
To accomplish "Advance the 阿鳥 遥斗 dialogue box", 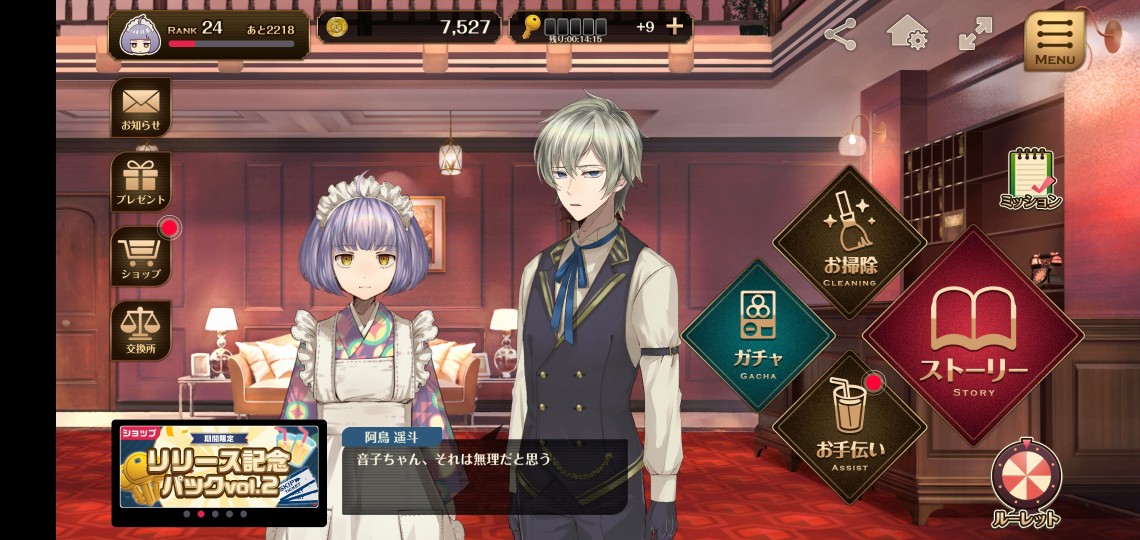I will 485,470.
